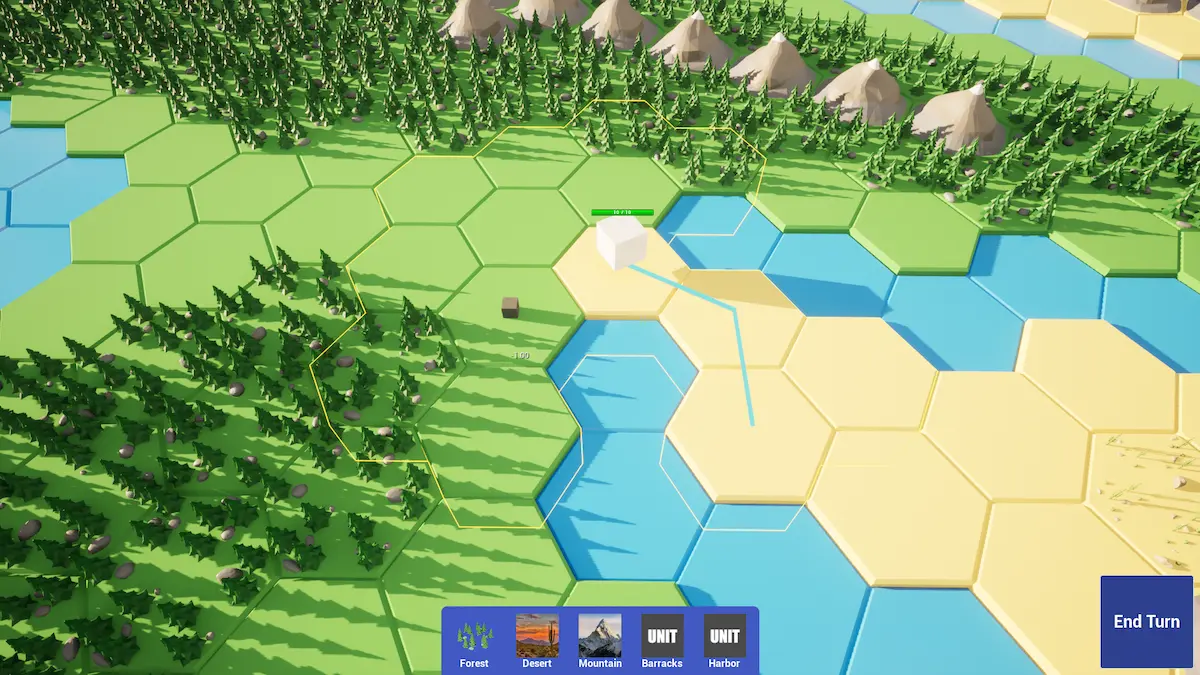Choose the Desert tile option
This screenshot has width=1200, height=675.
point(537,640)
